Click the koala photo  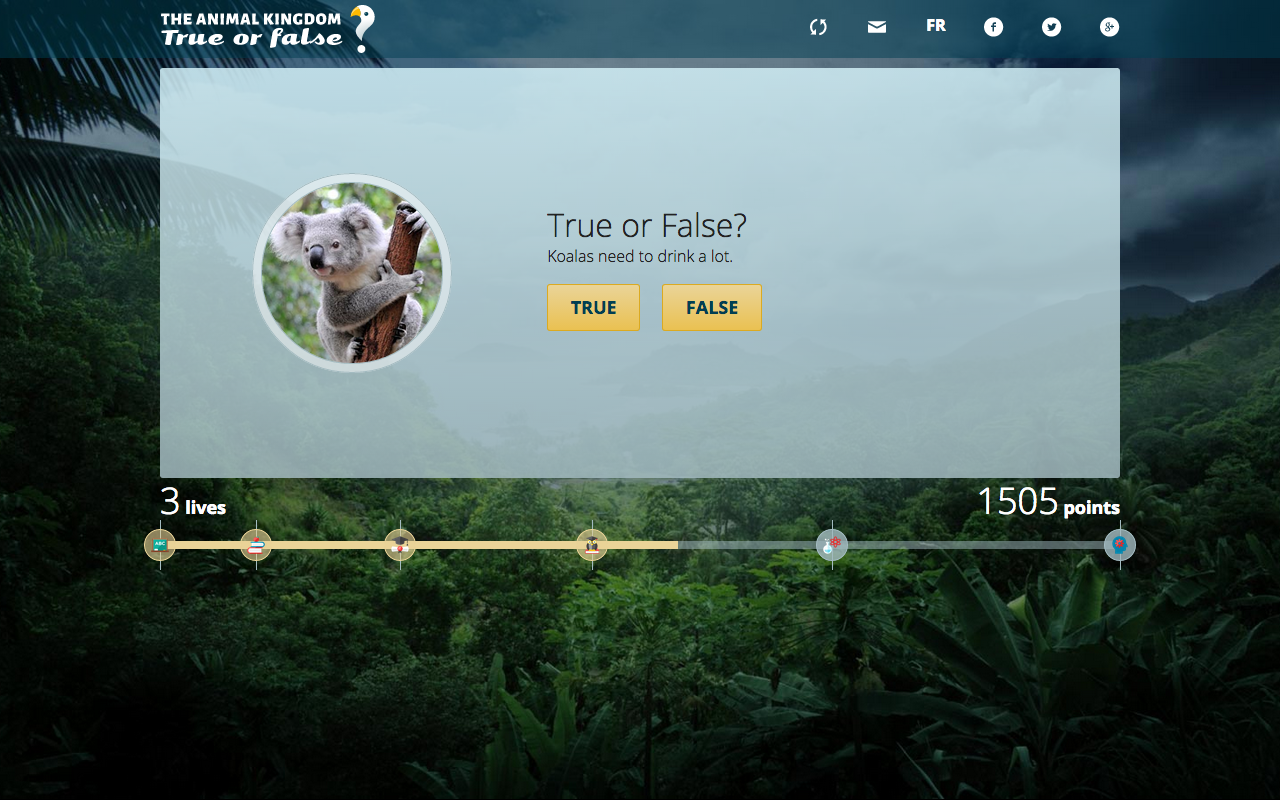tap(352, 272)
